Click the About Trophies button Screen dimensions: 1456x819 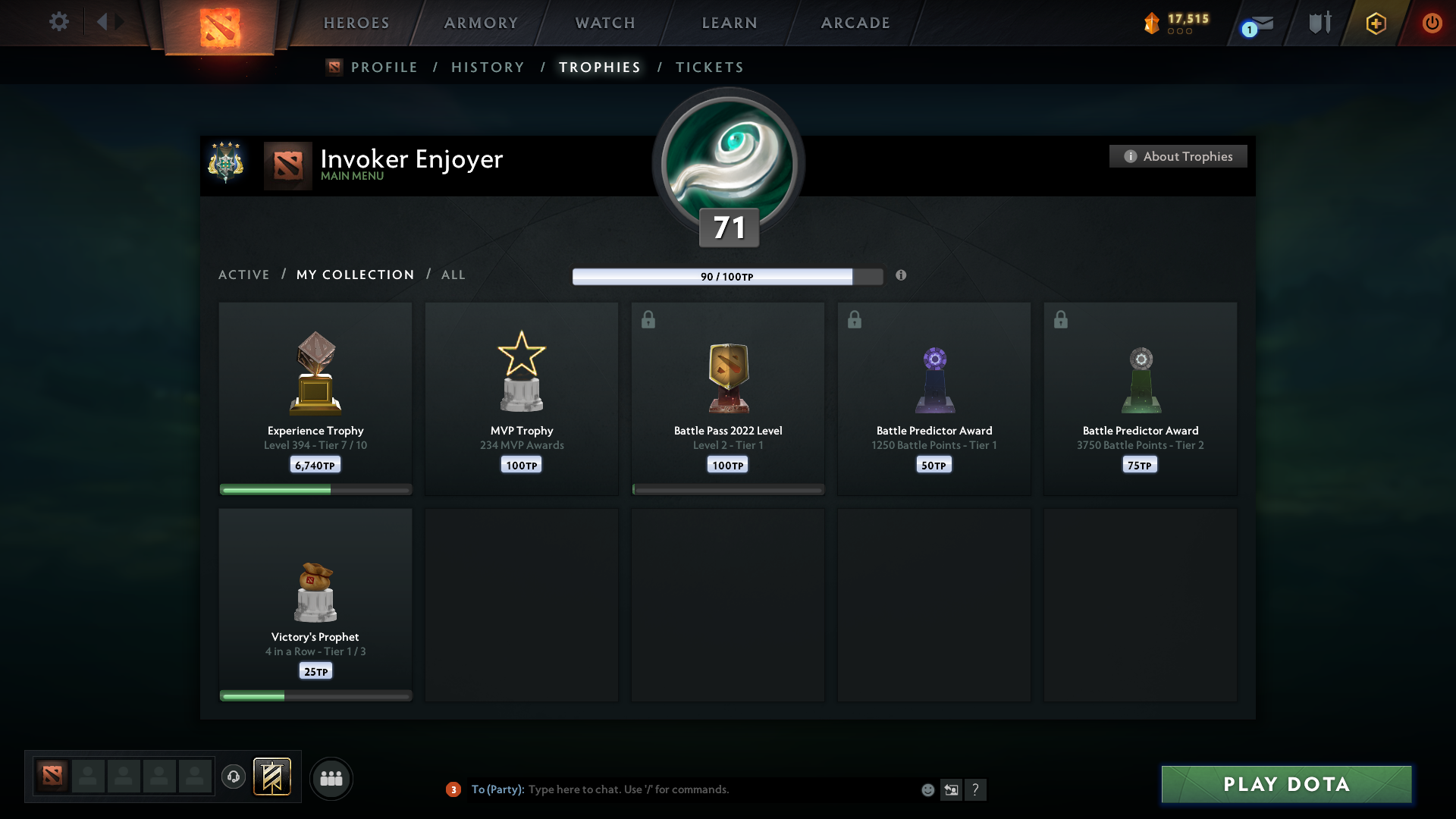point(1178,156)
